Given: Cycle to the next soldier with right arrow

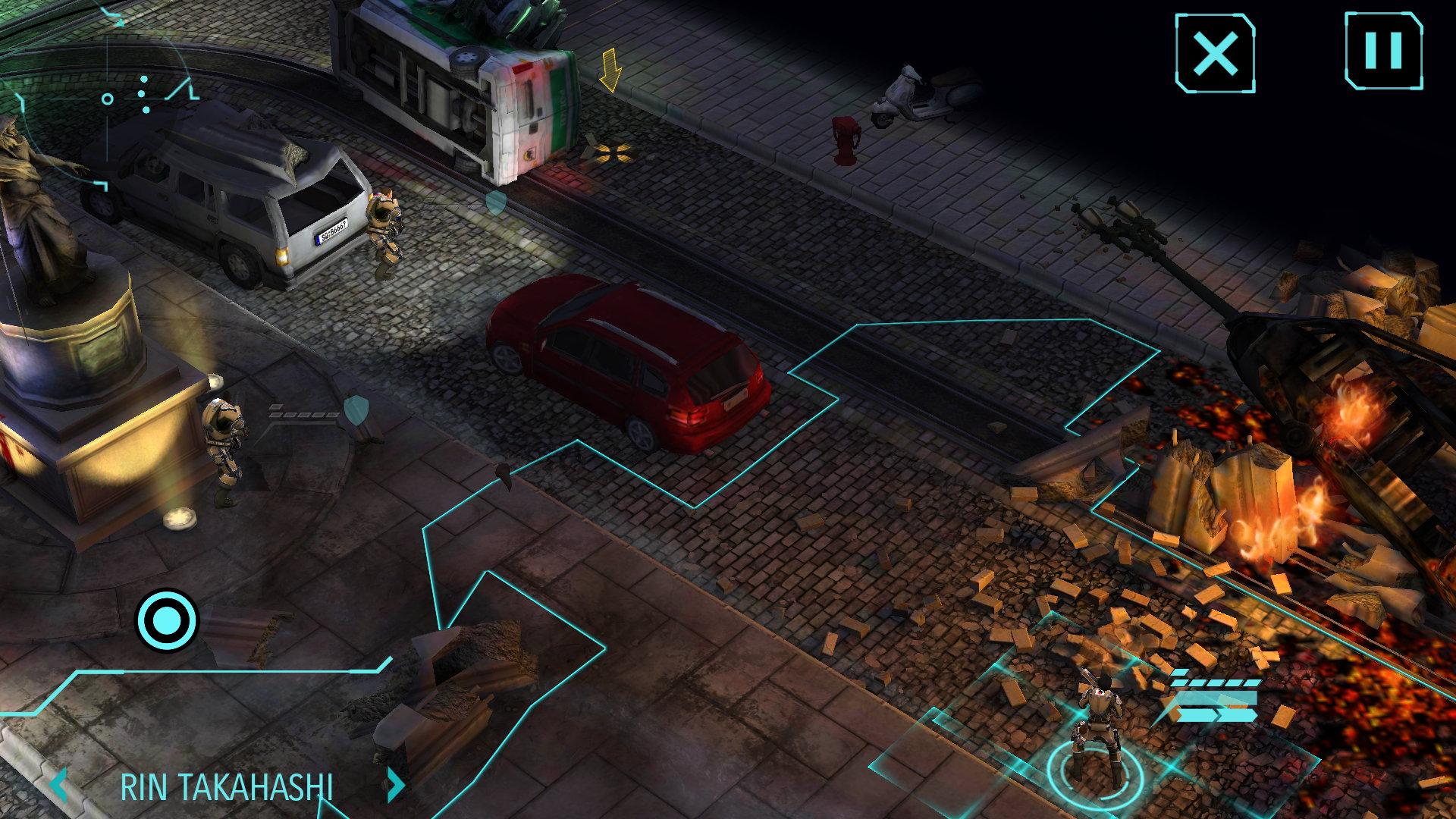Looking at the screenshot, I should (x=395, y=786).
